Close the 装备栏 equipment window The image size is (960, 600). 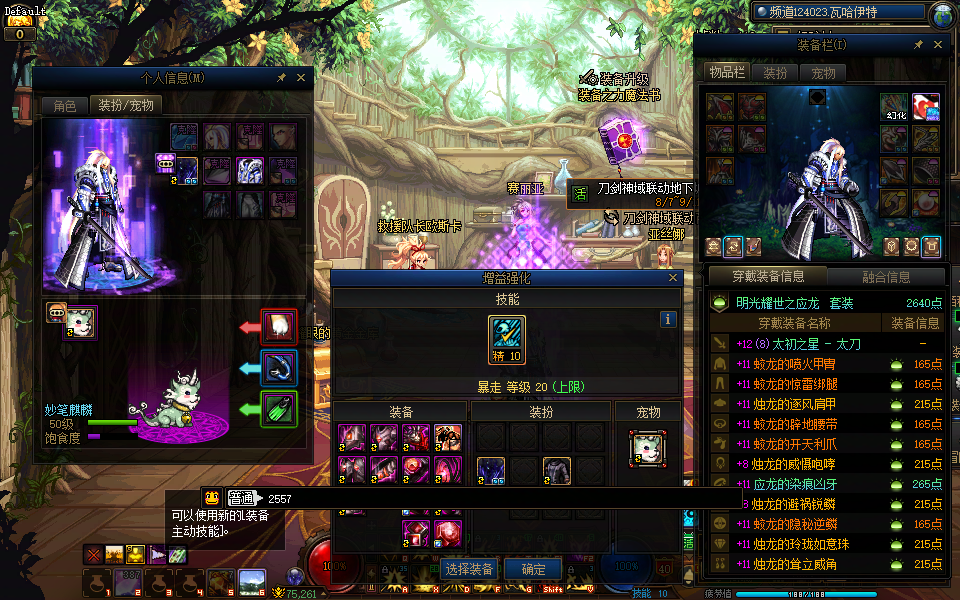[937, 45]
